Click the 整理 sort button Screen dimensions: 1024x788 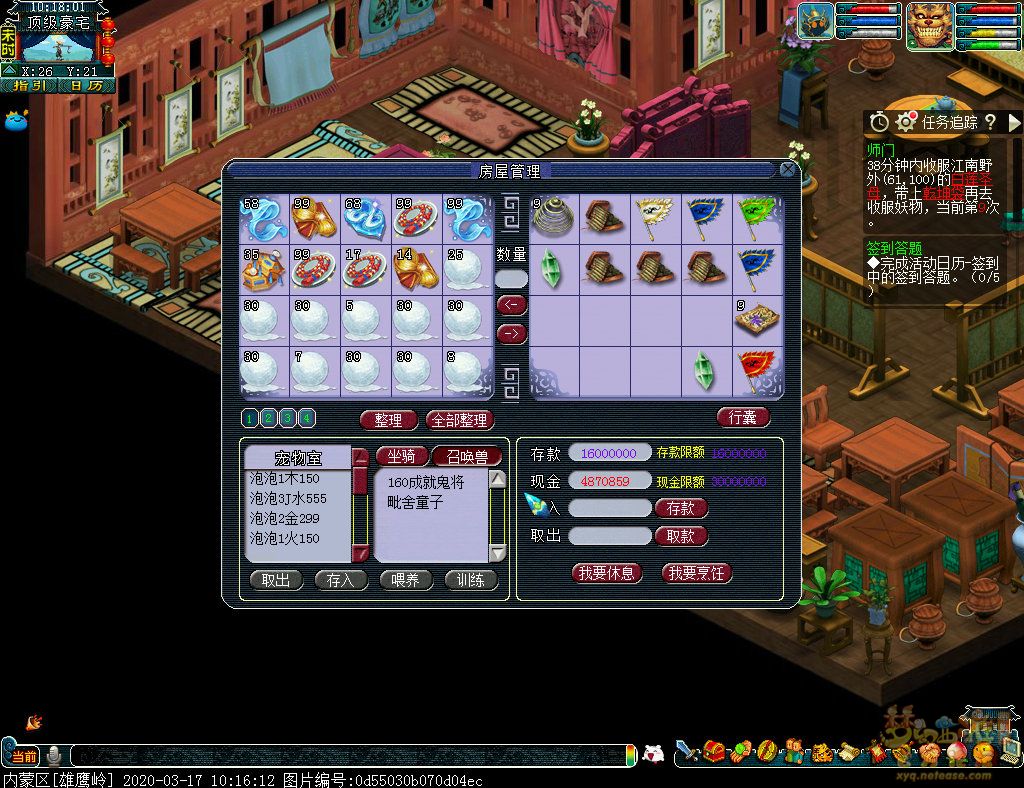click(x=388, y=420)
